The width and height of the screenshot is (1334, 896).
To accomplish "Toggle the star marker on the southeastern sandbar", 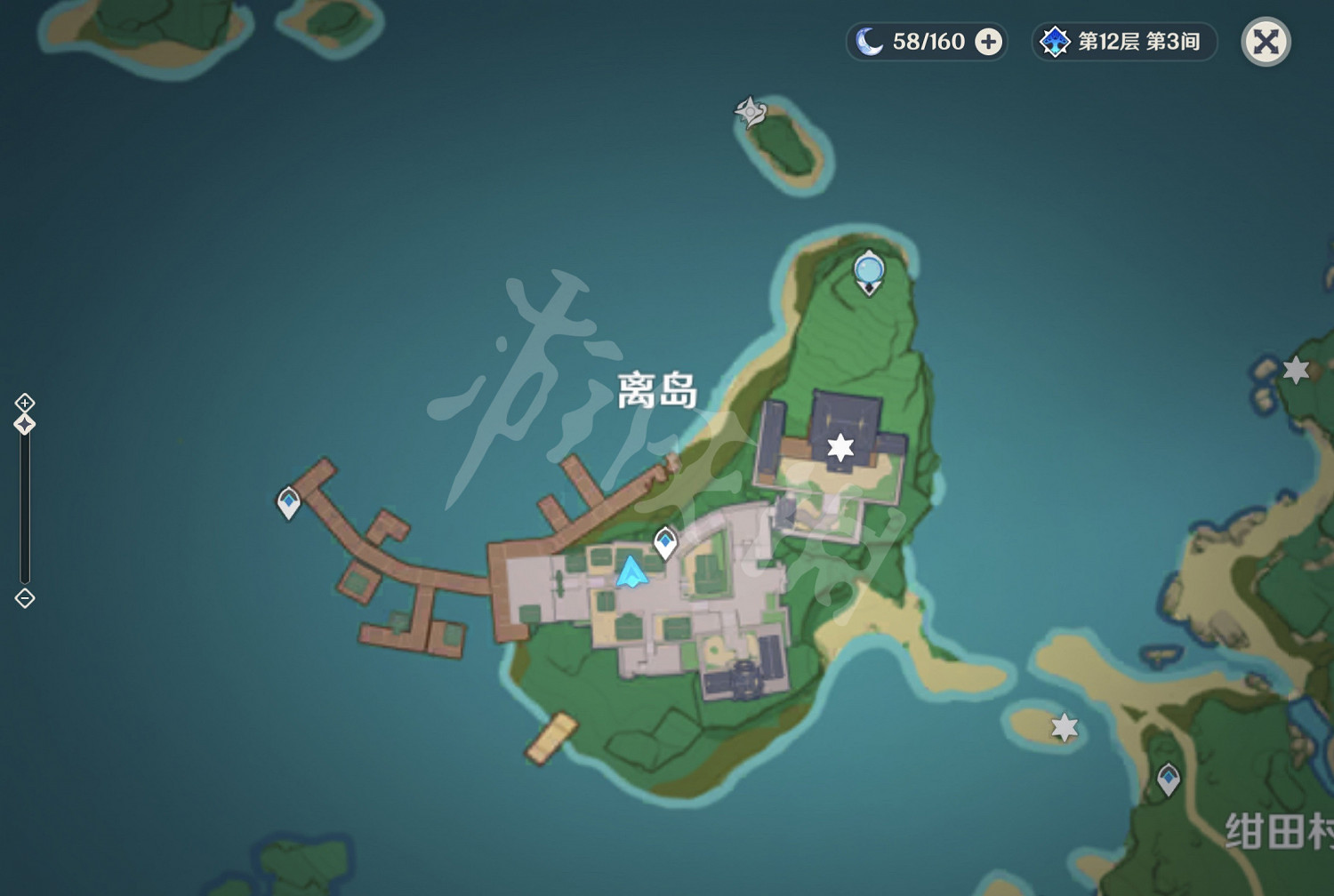I will (x=1064, y=725).
